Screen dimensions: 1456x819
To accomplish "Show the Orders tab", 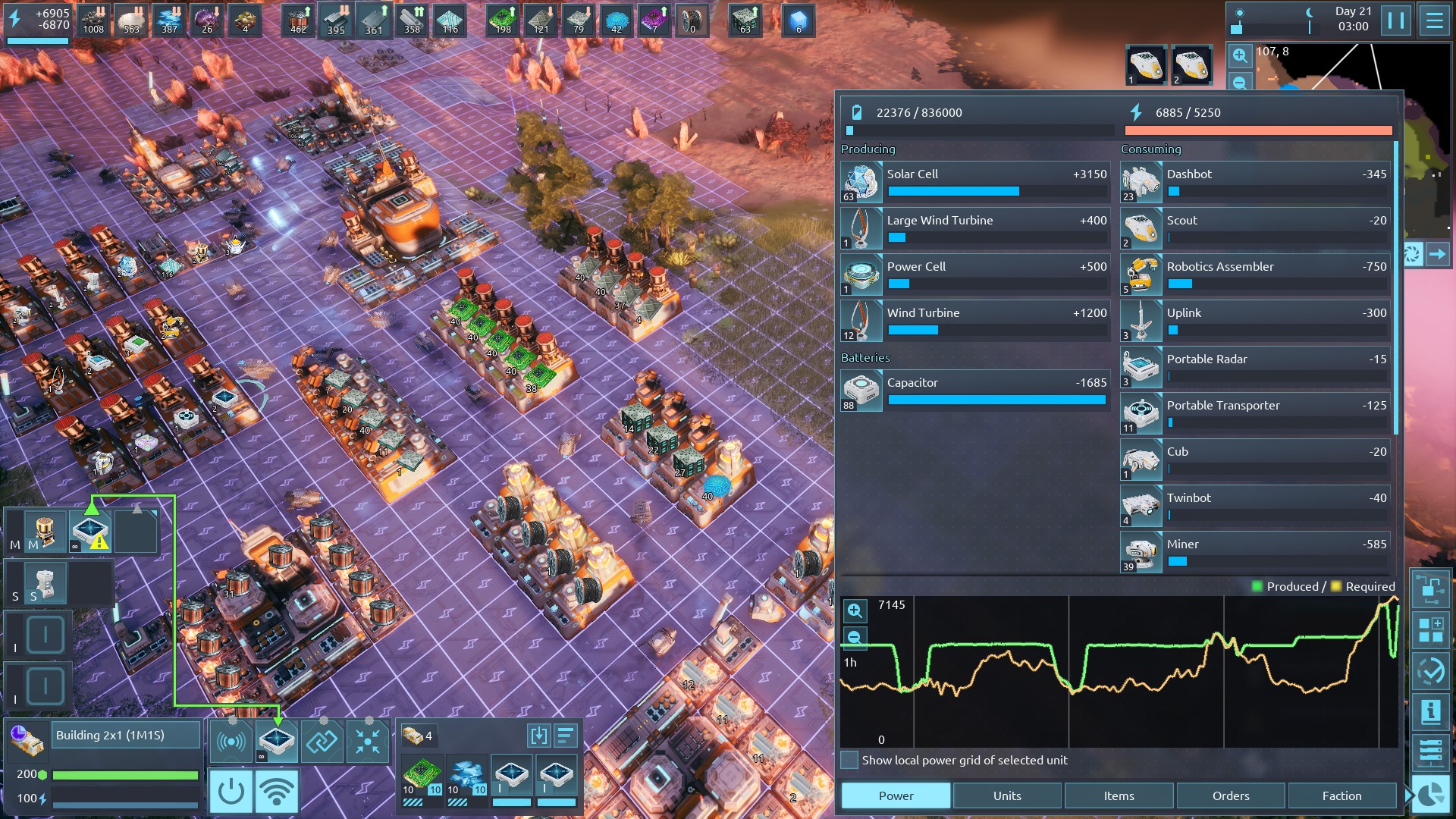I will [x=1230, y=795].
